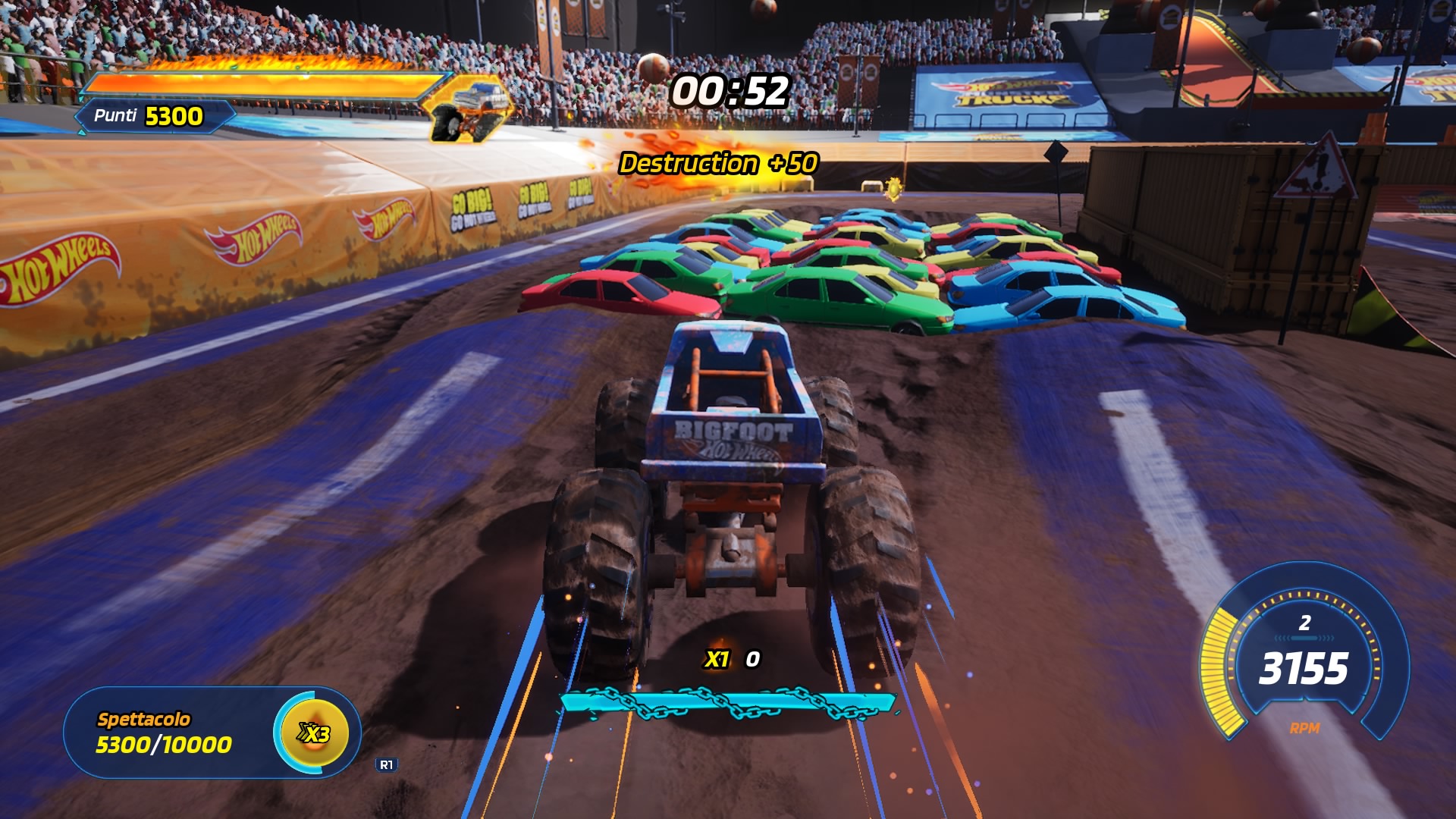Open the Destruction +50 popup message
The image size is (1456, 819).
(717, 162)
